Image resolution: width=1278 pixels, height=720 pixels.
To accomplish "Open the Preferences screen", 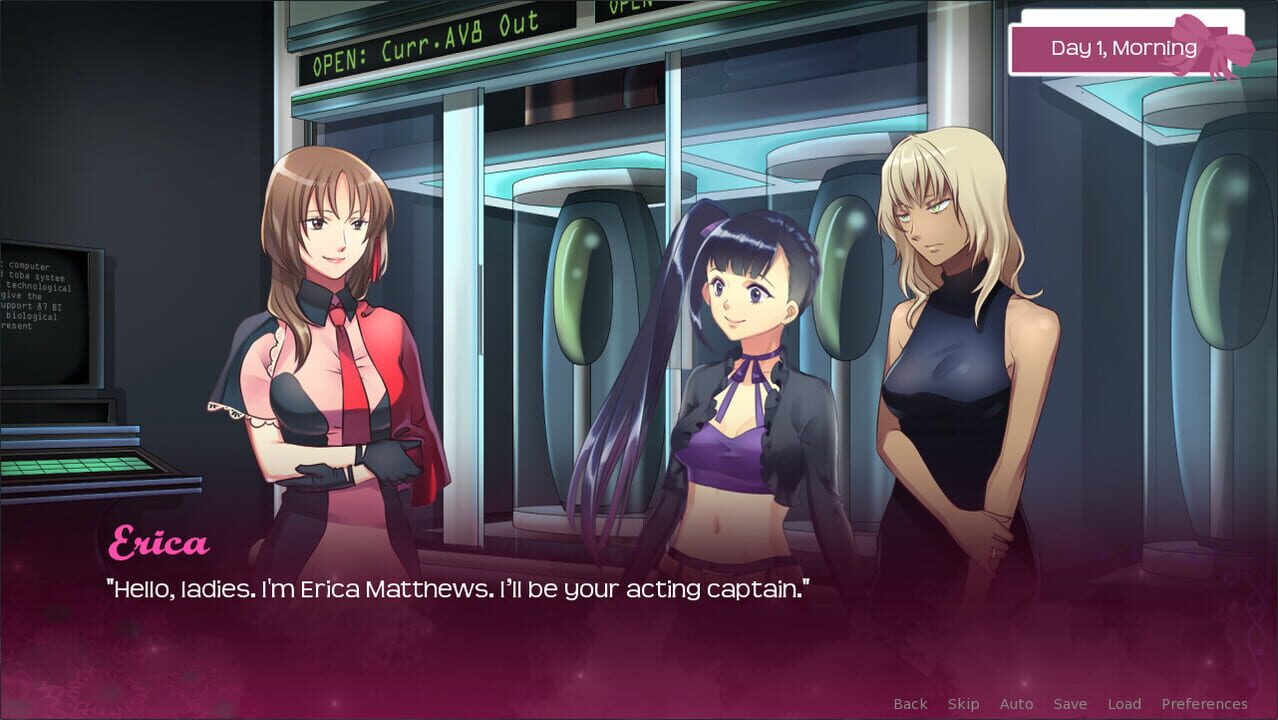I will pos(1204,704).
